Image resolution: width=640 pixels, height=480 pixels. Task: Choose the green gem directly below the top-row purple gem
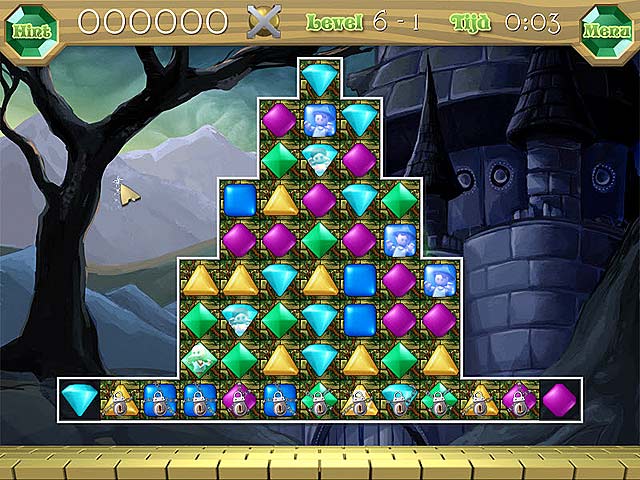tap(279, 158)
